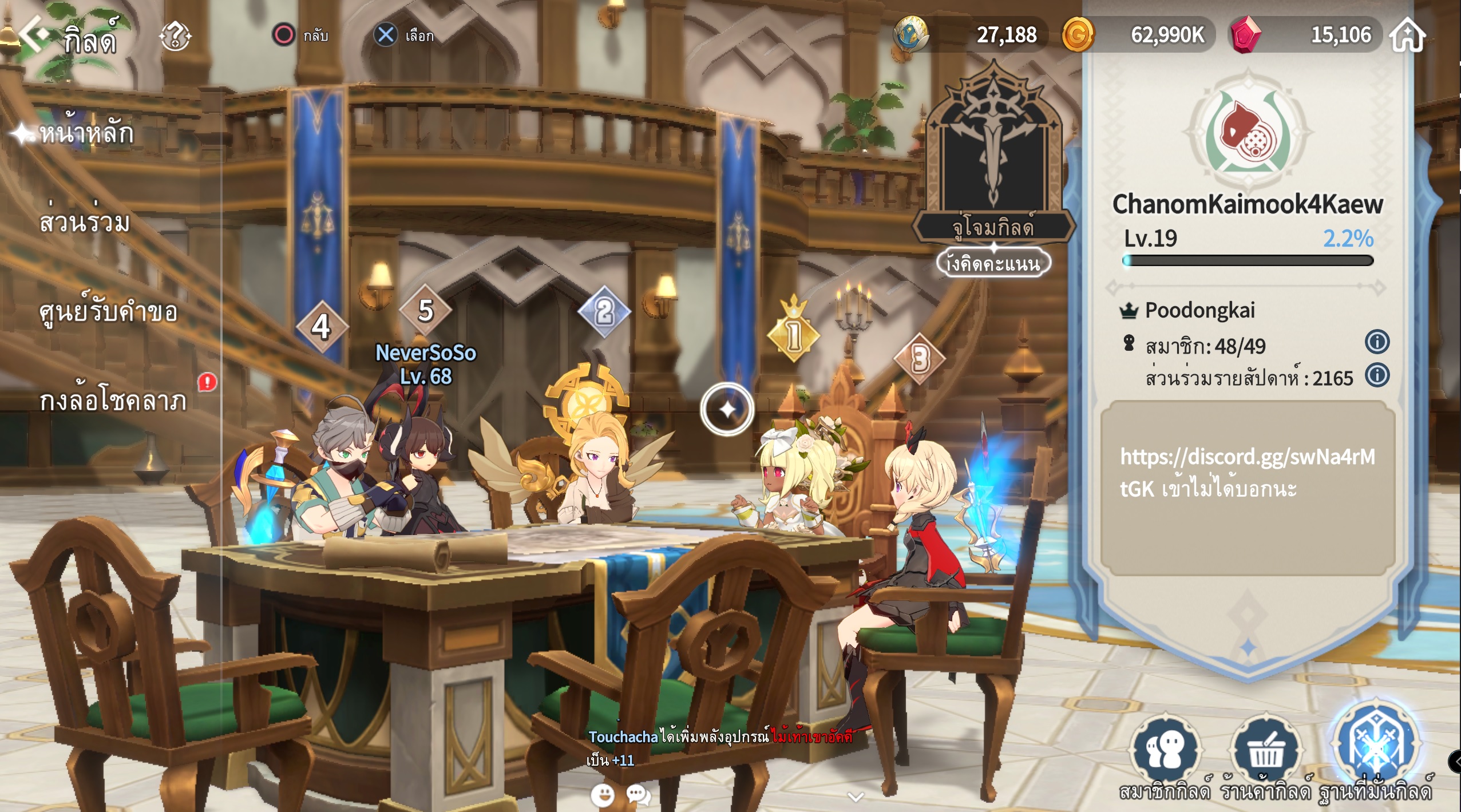Viewport: 1461px width, 812px height.
Task: Open the guild help question mark icon
Action: pyautogui.click(x=175, y=37)
